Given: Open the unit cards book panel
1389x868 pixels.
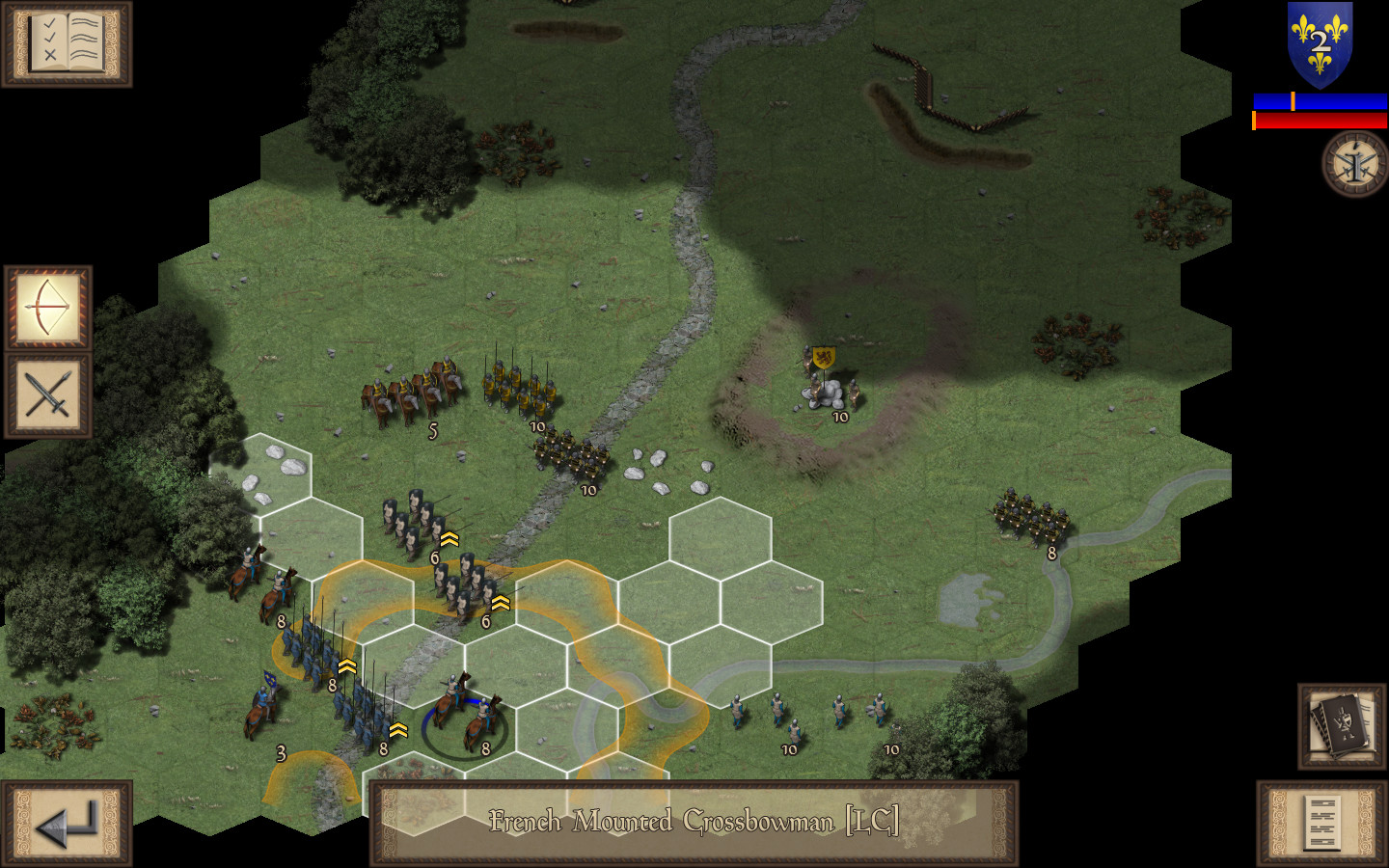Looking at the screenshot, I should [1339, 725].
